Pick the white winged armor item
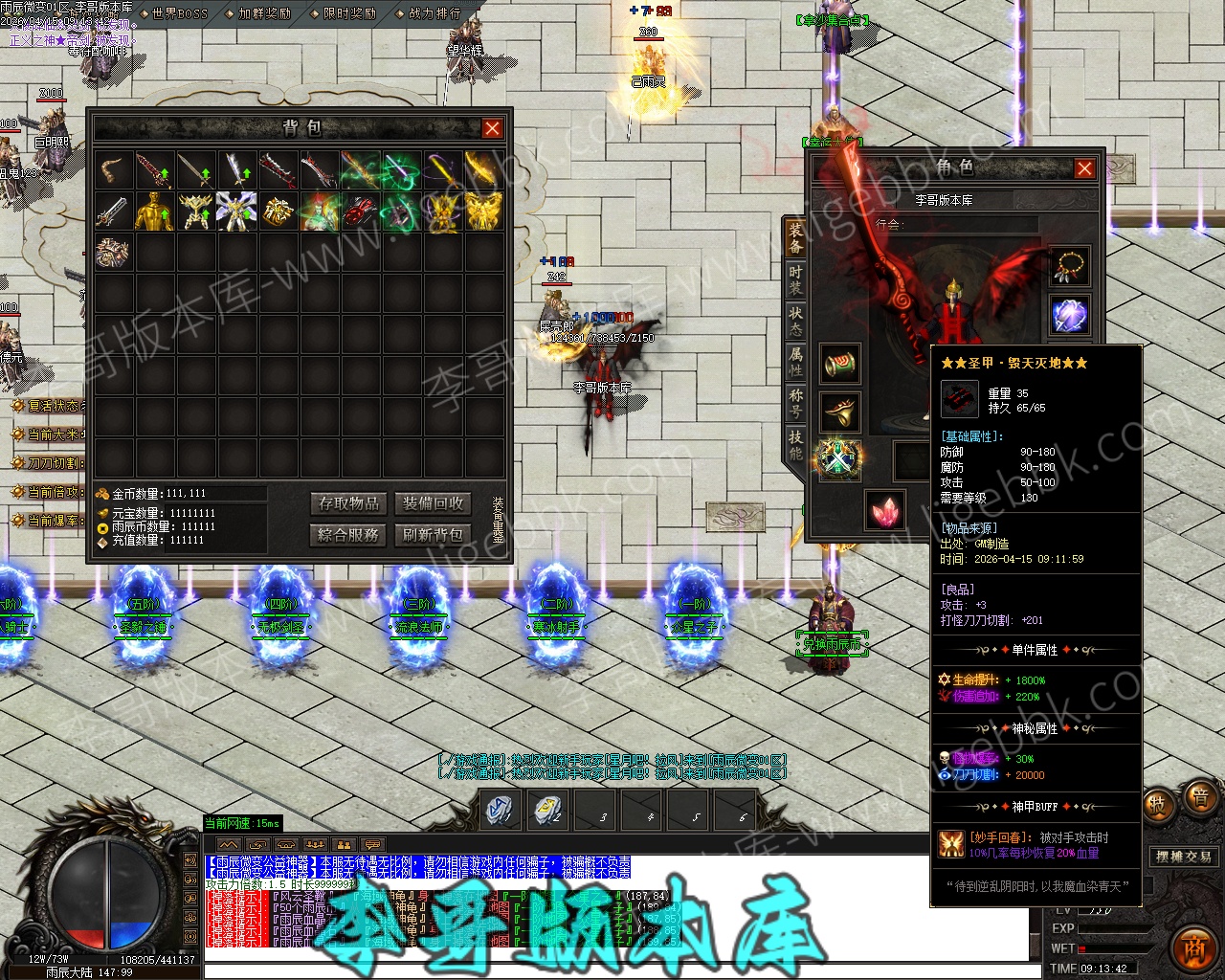The height and width of the screenshot is (980, 1225). [x=235, y=212]
